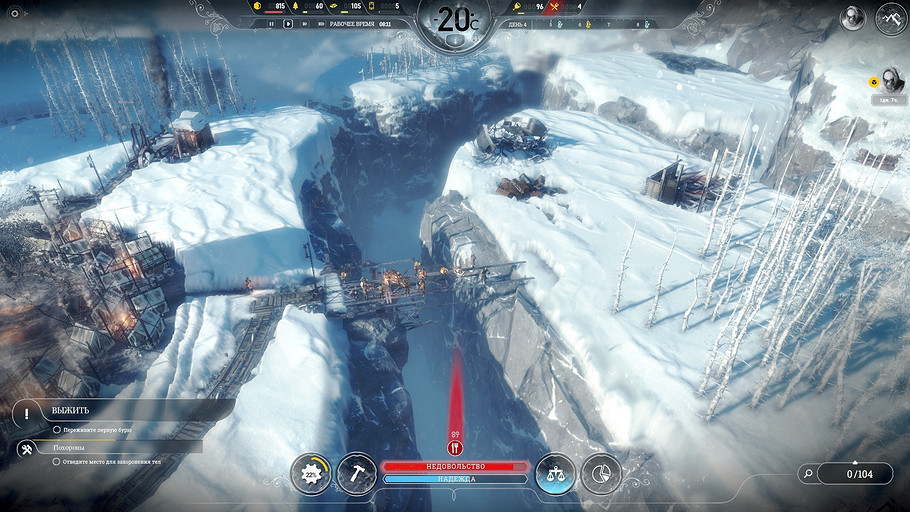
Task: Open the frostland map mountain button
Action: coord(890,18)
